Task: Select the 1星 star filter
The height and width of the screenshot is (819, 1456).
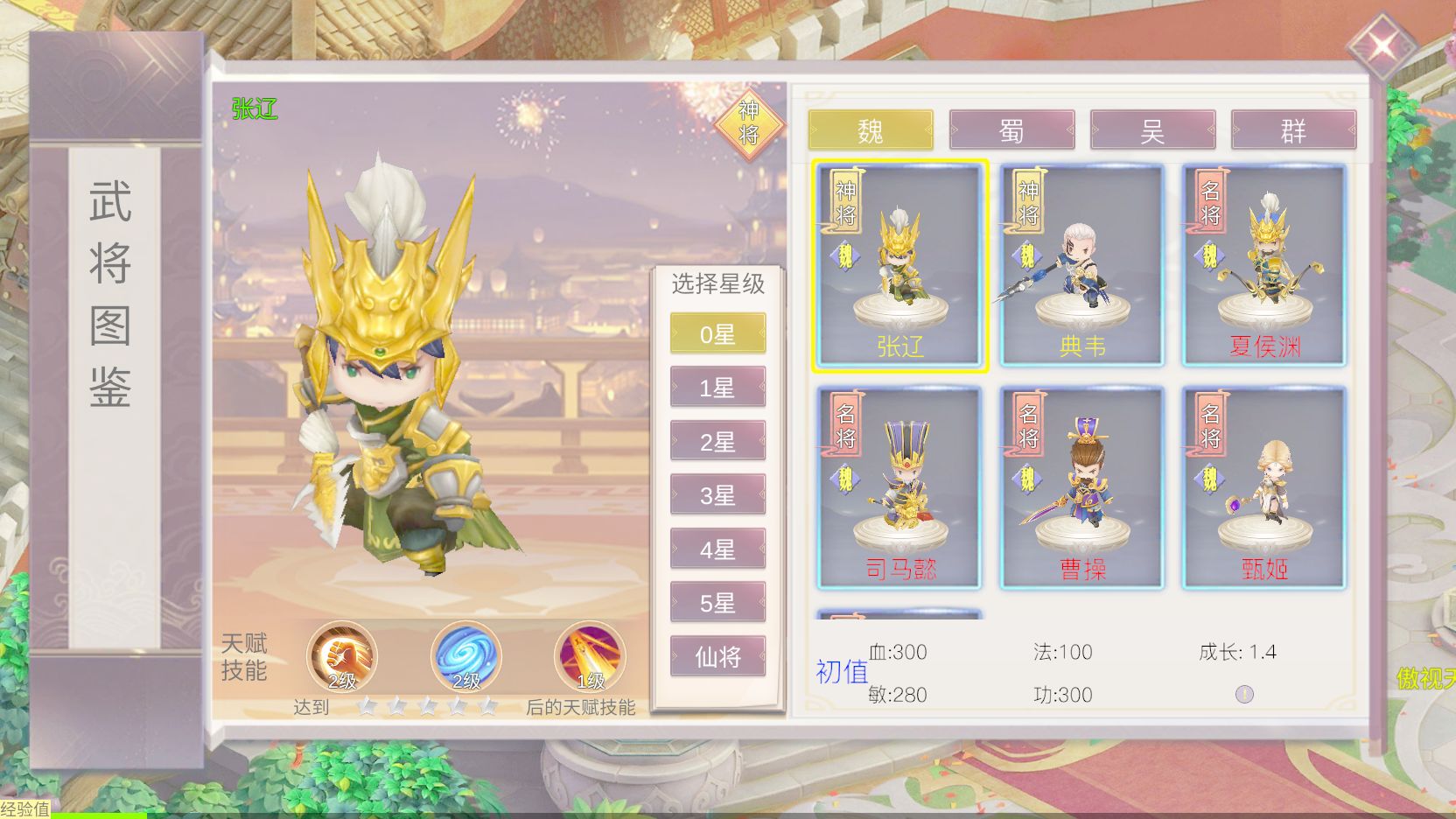Action: coord(717,387)
